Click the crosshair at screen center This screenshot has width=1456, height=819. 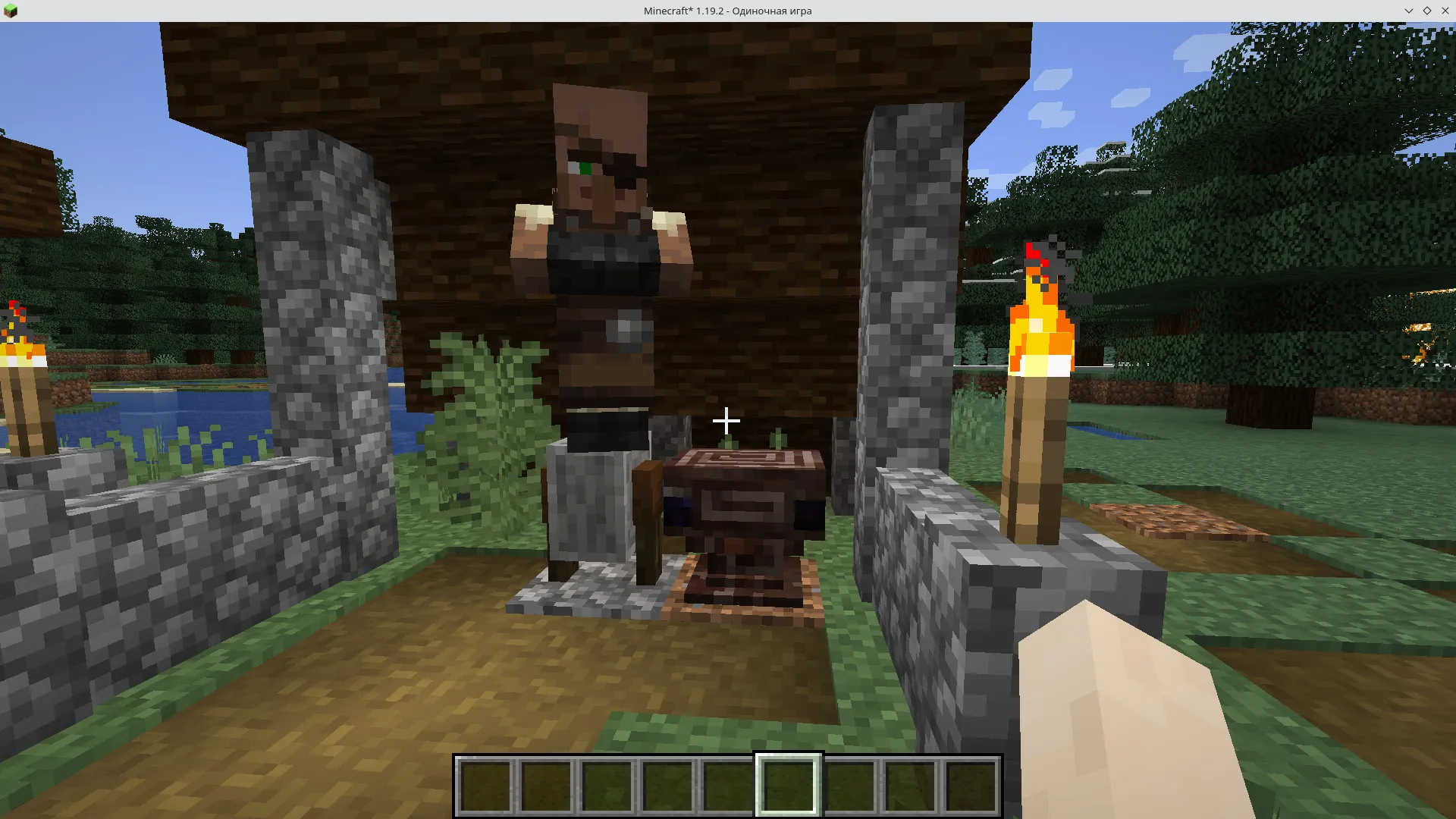726,421
